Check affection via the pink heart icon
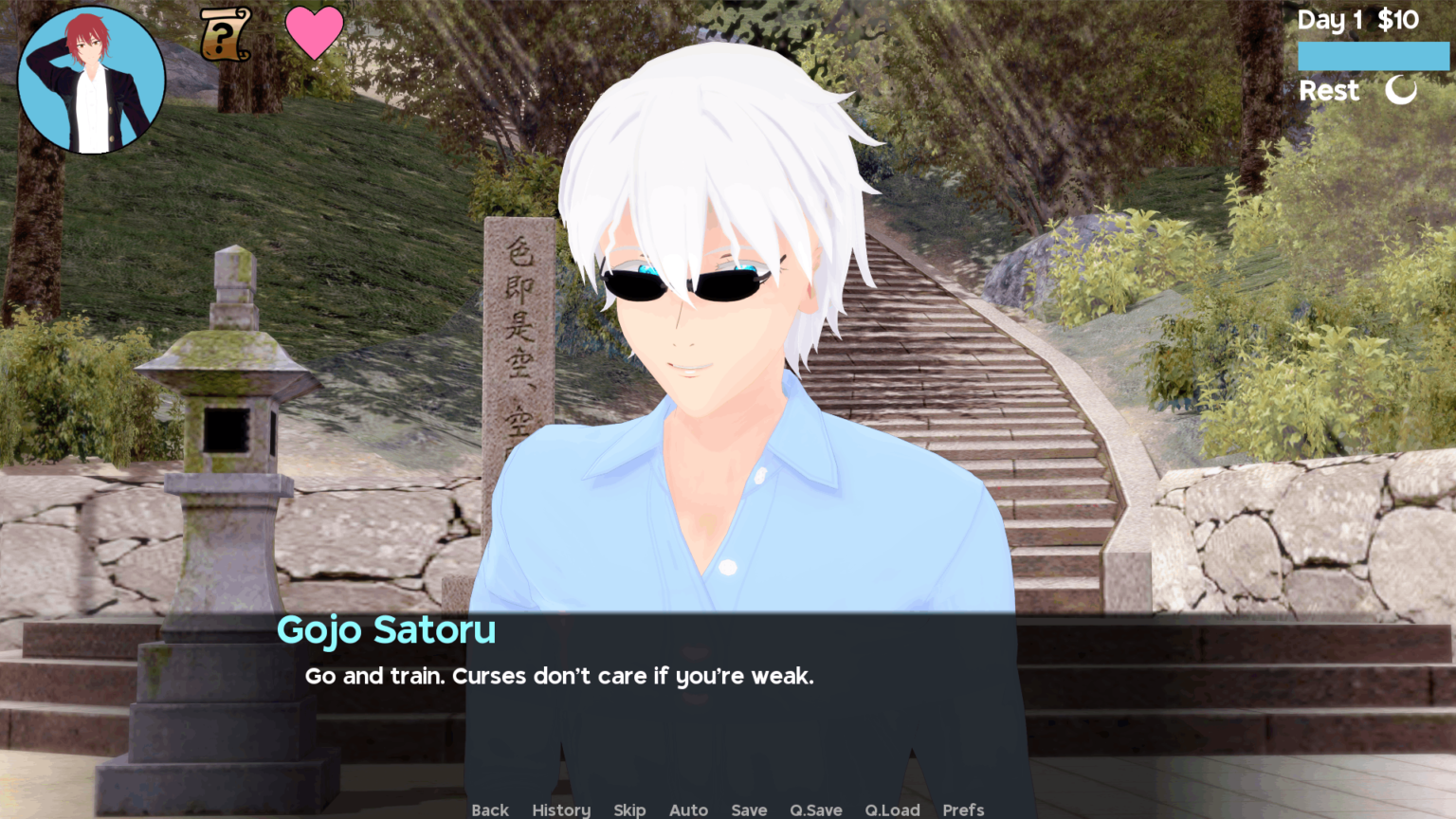 pos(316,32)
